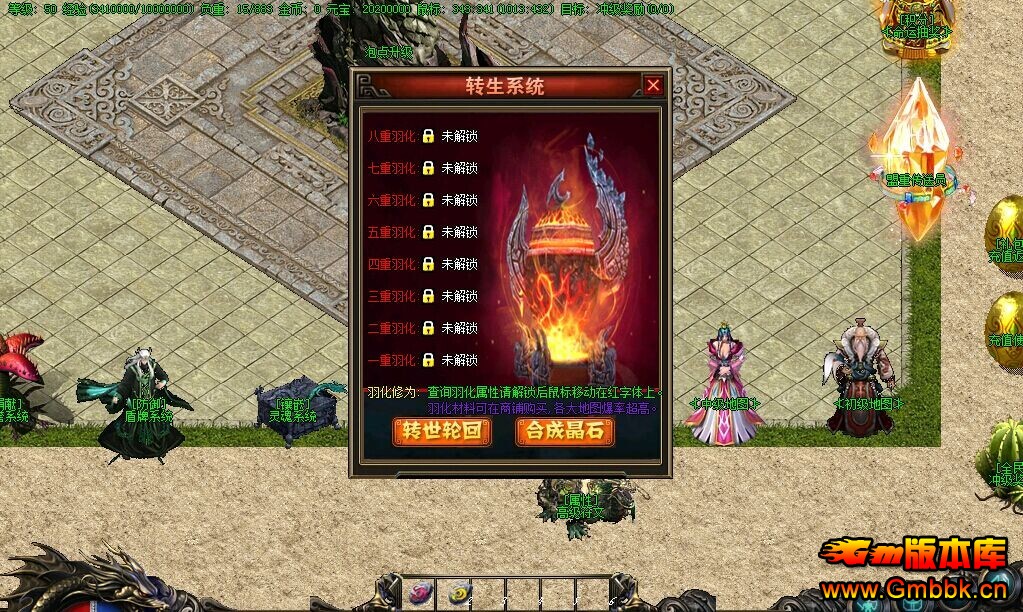Viewport: 1023px width, 612px height.
Task: Choose the 六重羽化 entry
Action: pos(421,200)
